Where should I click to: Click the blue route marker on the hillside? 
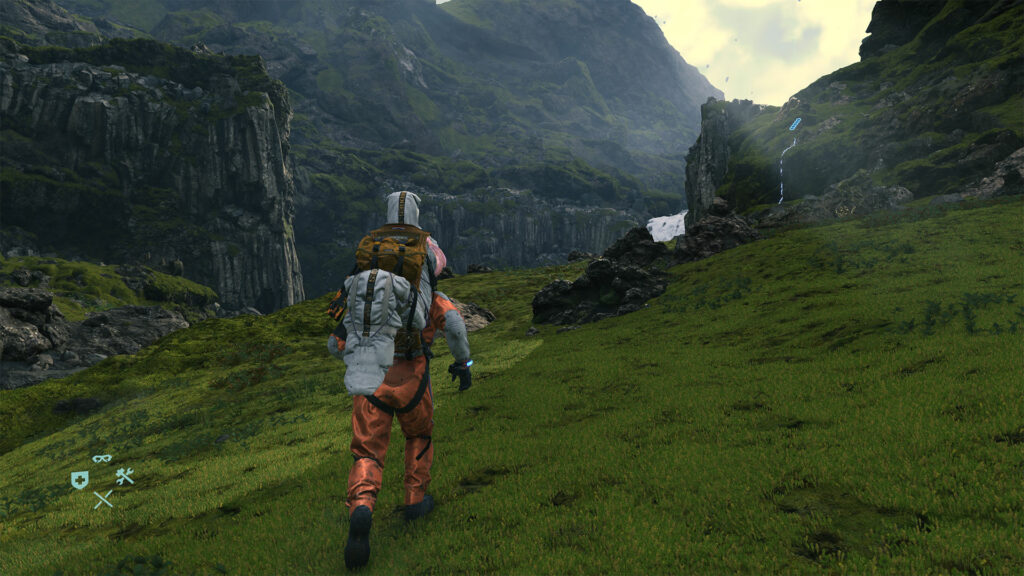click(795, 124)
